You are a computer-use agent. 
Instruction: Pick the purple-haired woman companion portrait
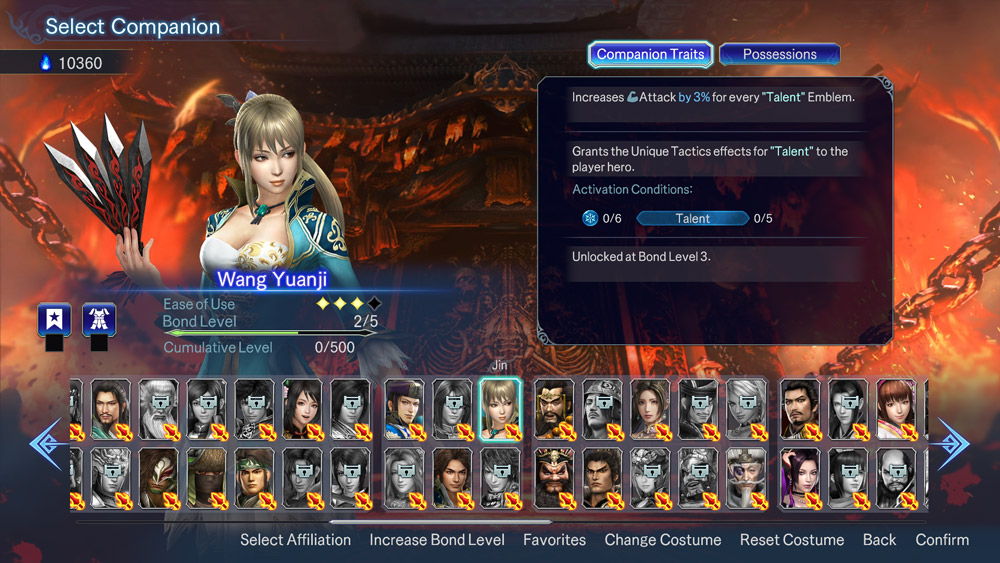799,476
